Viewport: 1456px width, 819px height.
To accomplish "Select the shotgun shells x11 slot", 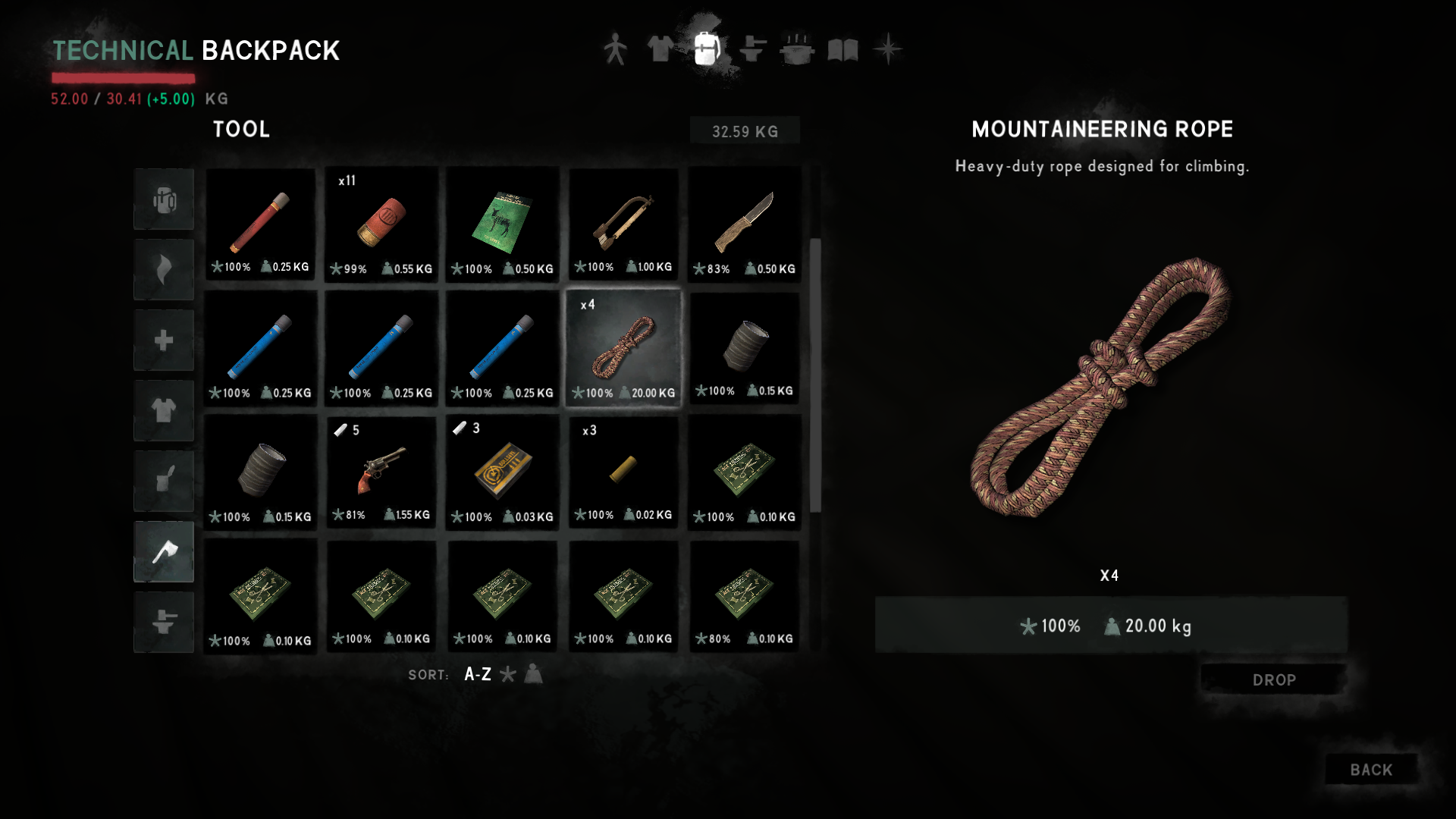I will click(x=381, y=224).
